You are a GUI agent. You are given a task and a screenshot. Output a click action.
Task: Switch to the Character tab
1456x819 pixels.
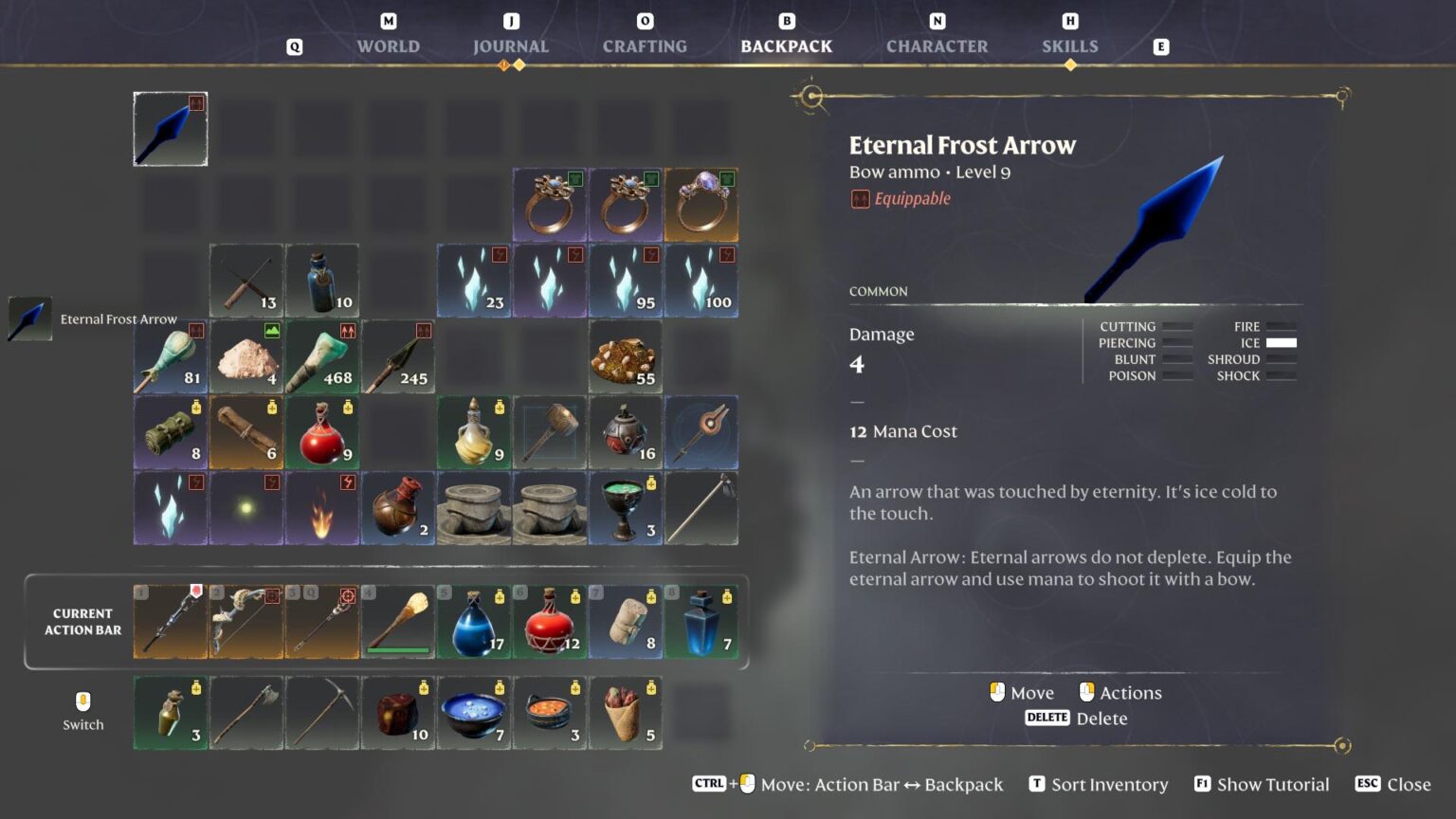937,45
